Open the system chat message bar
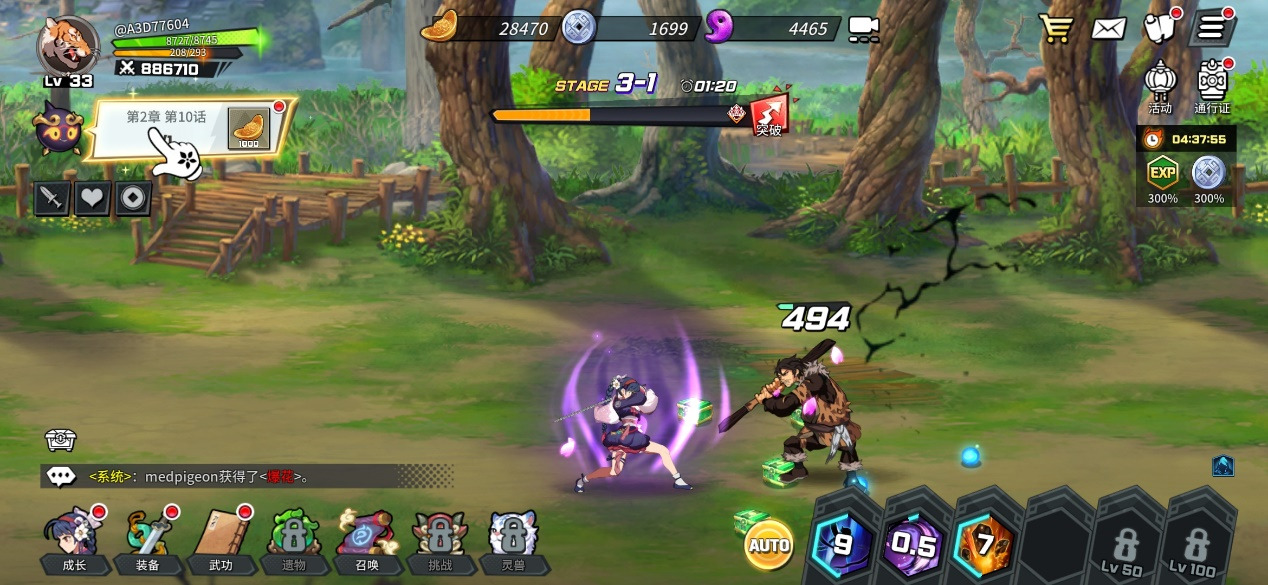The image size is (1268, 585). click(x=245, y=476)
